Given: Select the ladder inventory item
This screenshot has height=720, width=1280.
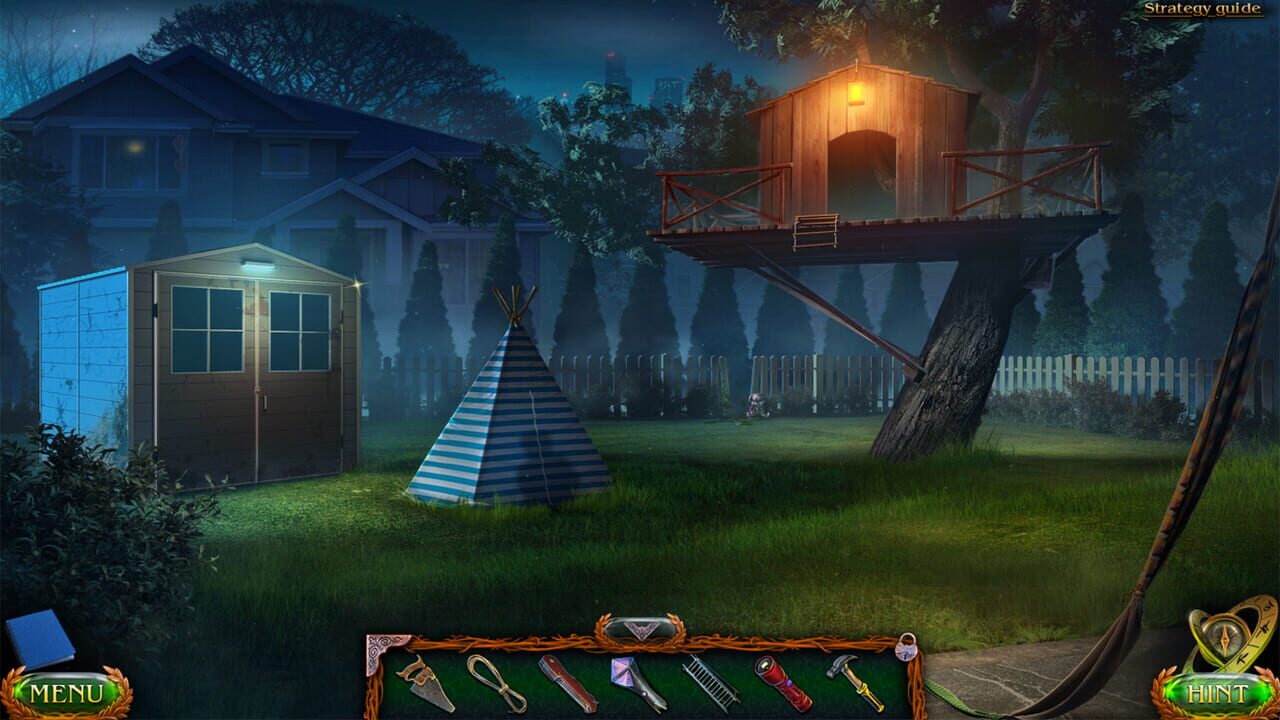Looking at the screenshot, I should click(712, 685).
